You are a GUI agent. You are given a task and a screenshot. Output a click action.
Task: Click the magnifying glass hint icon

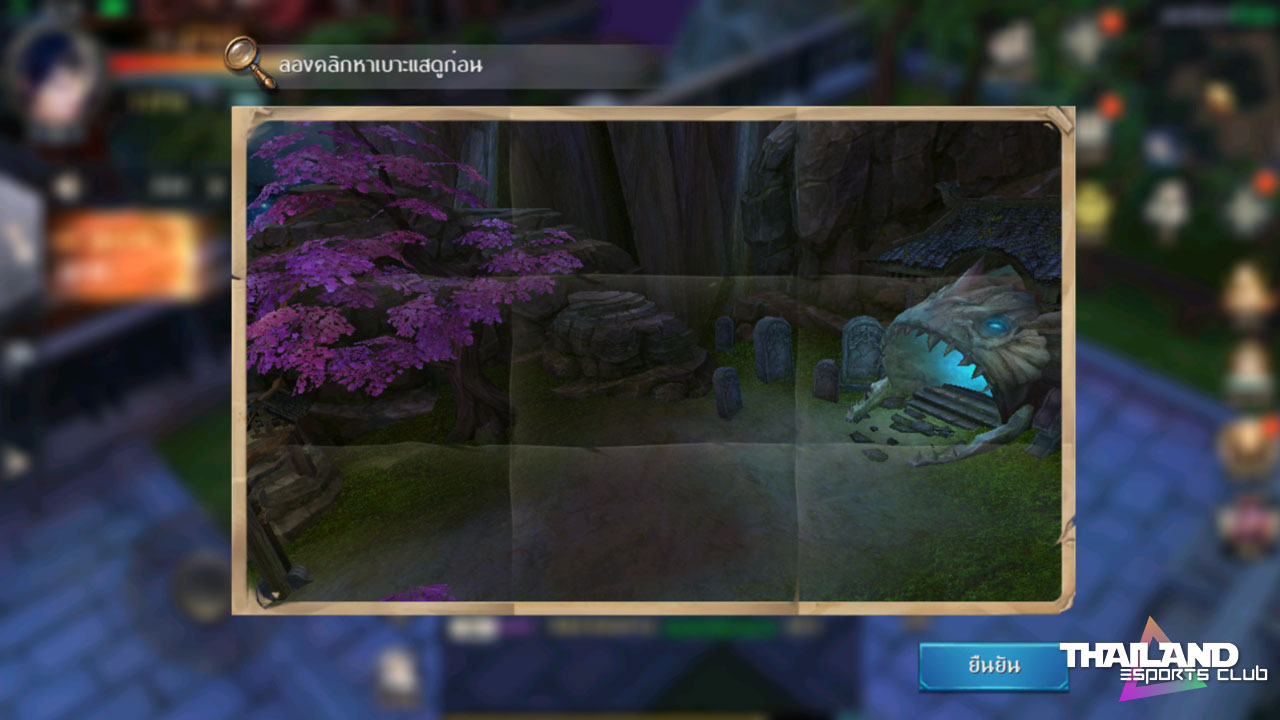point(249,60)
